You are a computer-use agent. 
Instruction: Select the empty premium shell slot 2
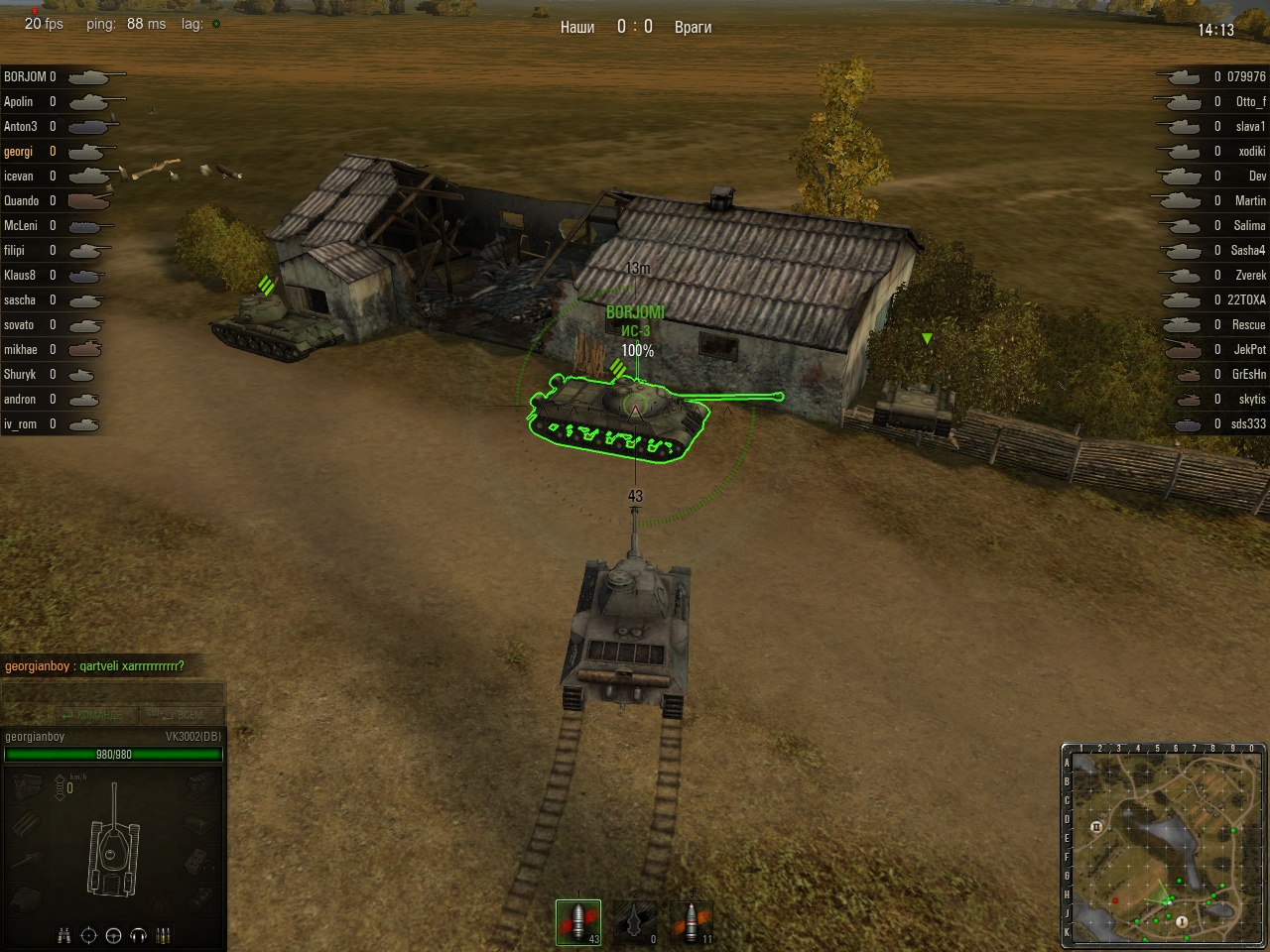click(635, 920)
